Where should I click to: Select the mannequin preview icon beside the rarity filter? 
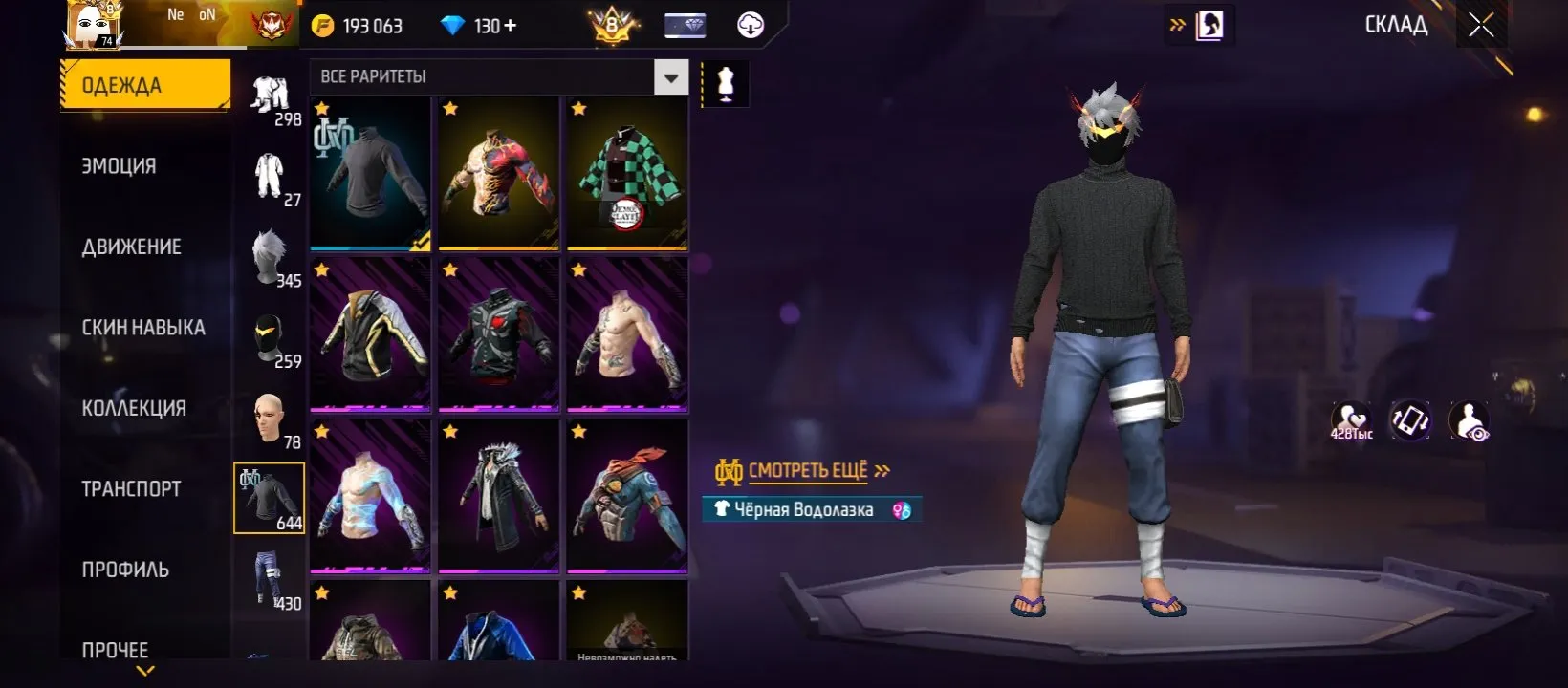point(724,81)
